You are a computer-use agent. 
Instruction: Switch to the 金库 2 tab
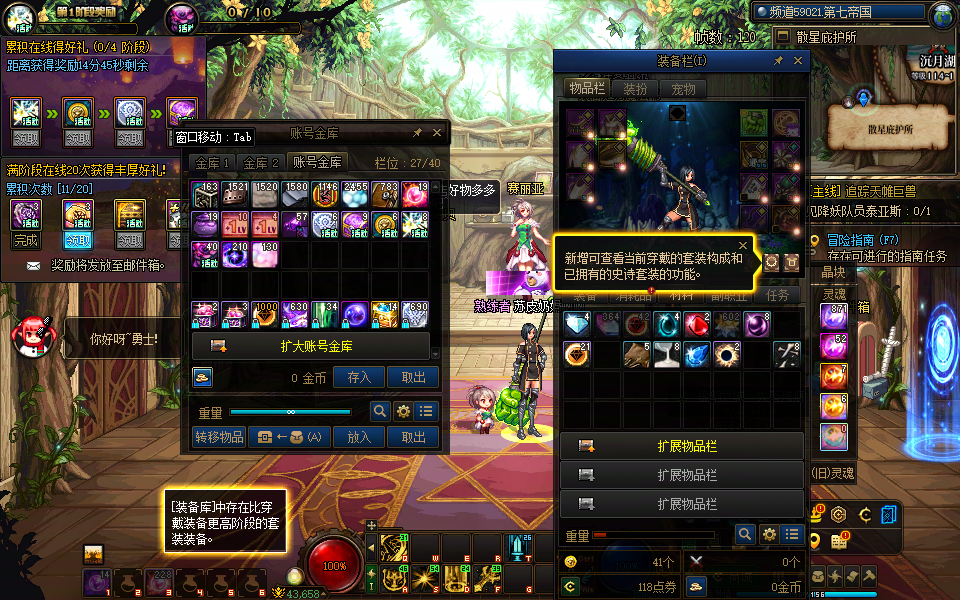click(262, 162)
